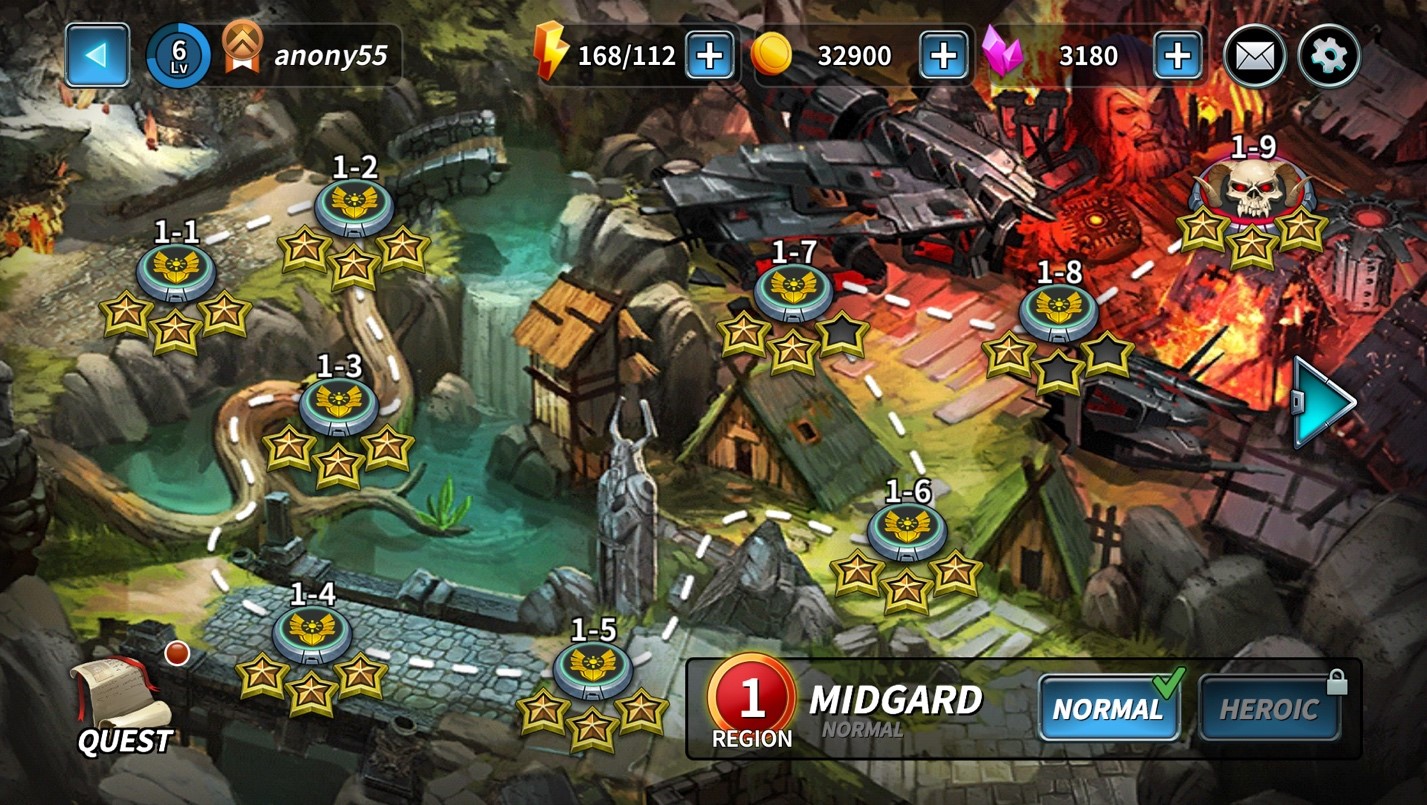
Task: Advance to the next region arrow
Action: click(1323, 402)
